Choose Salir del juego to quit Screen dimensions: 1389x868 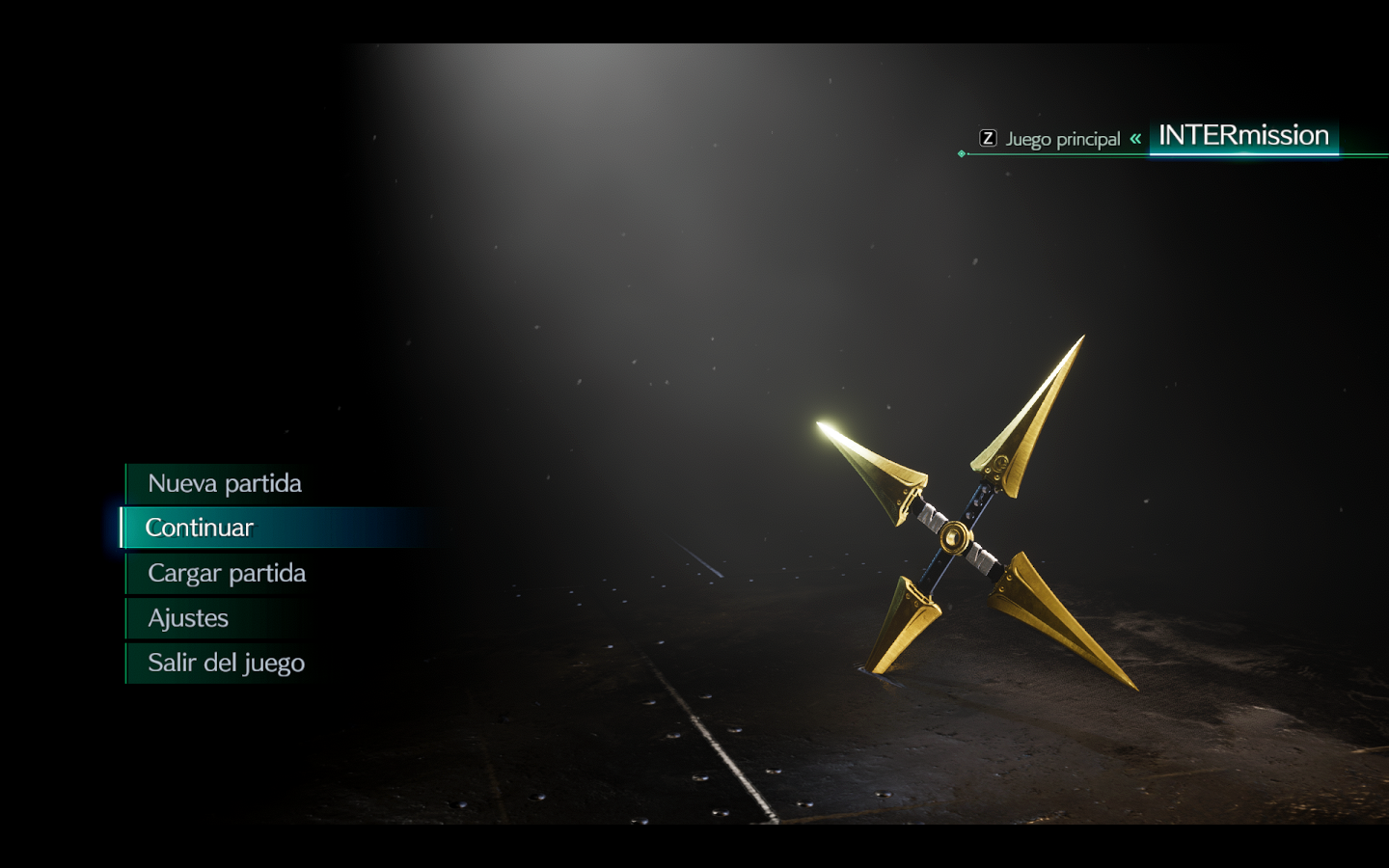tap(226, 663)
